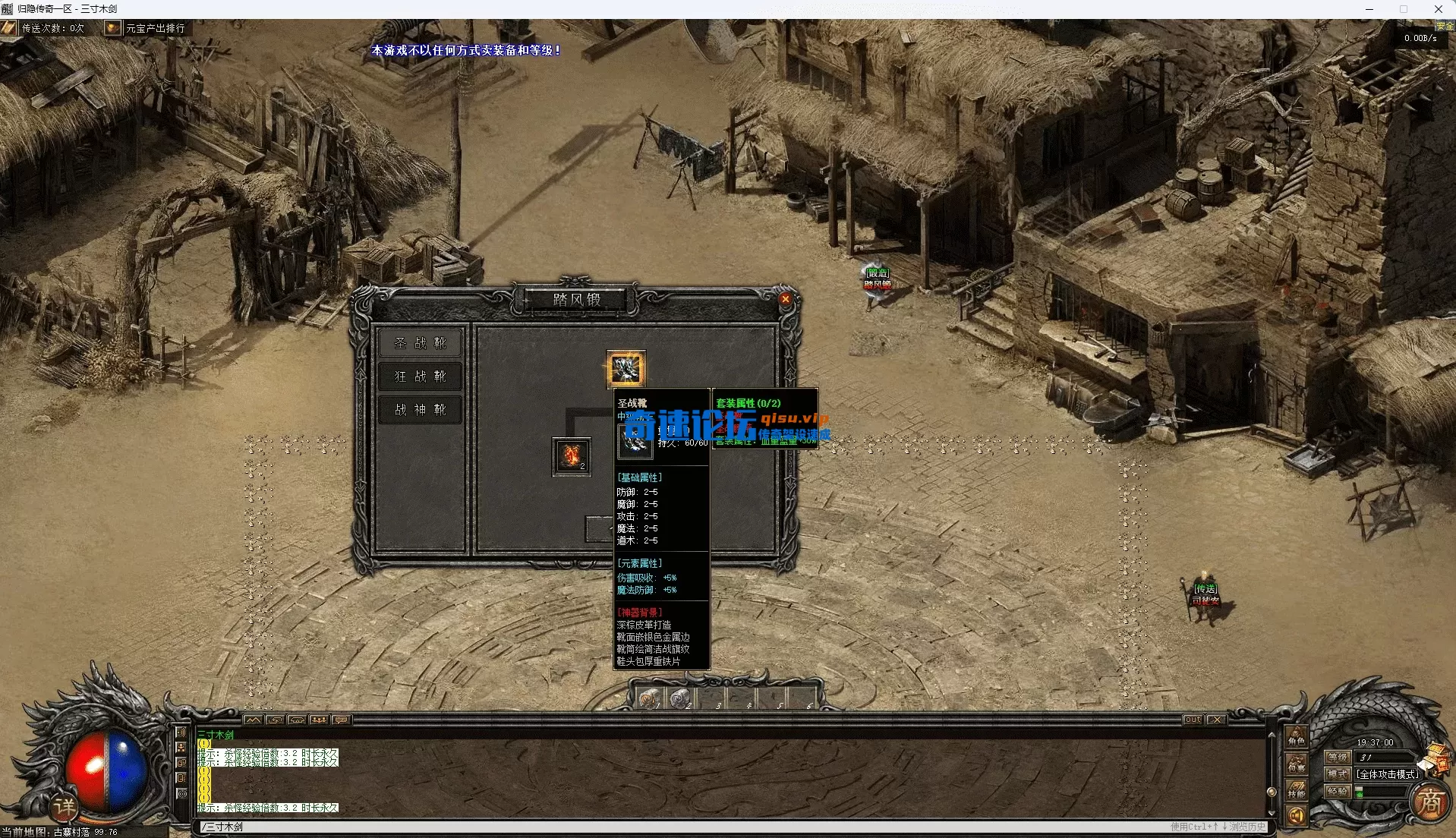Close the 踏风锻 forging window
The height and width of the screenshot is (838, 1456).
tap(786, 299)
